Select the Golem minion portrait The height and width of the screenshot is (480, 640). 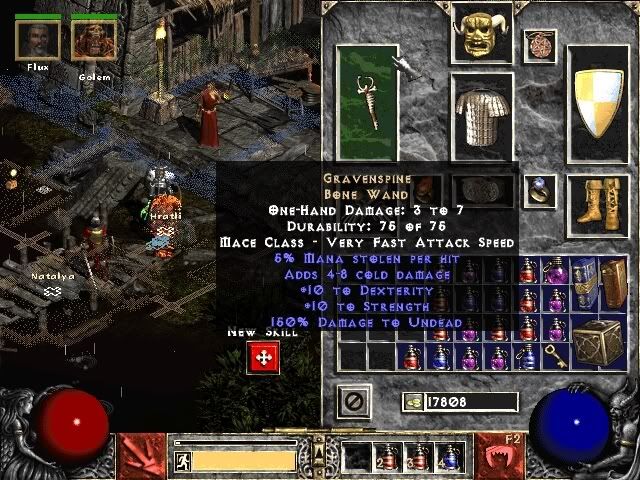(94, 39)
